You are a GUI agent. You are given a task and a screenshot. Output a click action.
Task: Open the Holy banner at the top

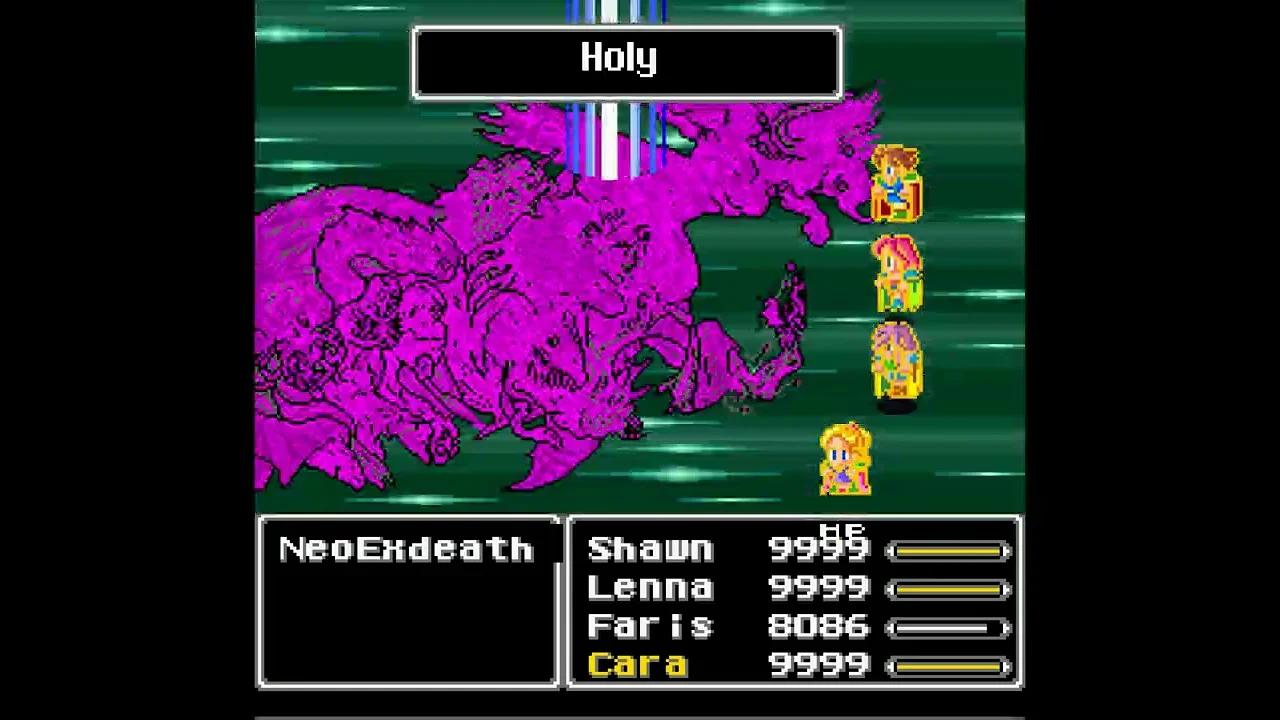click(626, 60)
